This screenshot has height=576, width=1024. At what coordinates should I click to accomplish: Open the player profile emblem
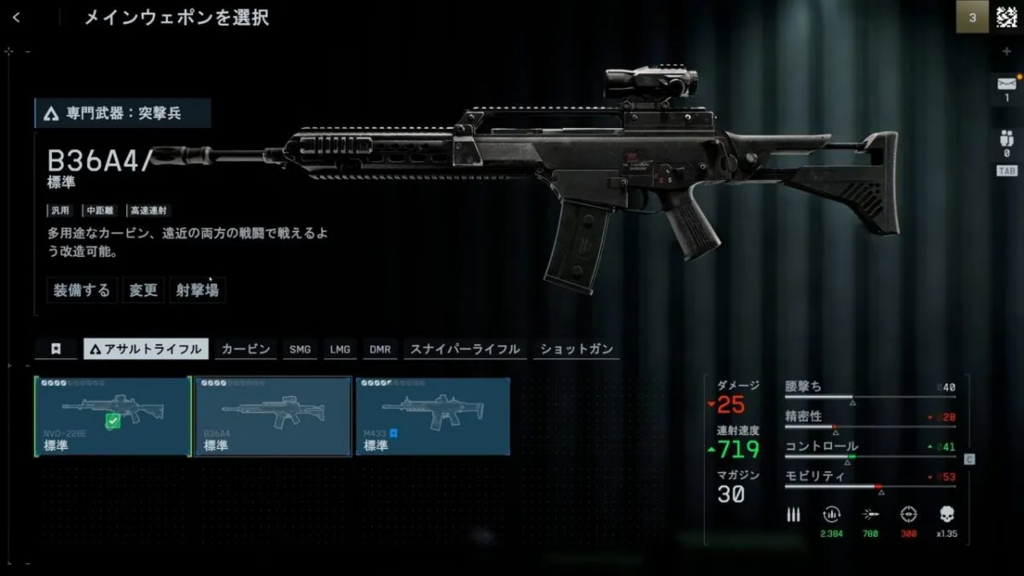pyautogui.click(x=1006, y=17)
